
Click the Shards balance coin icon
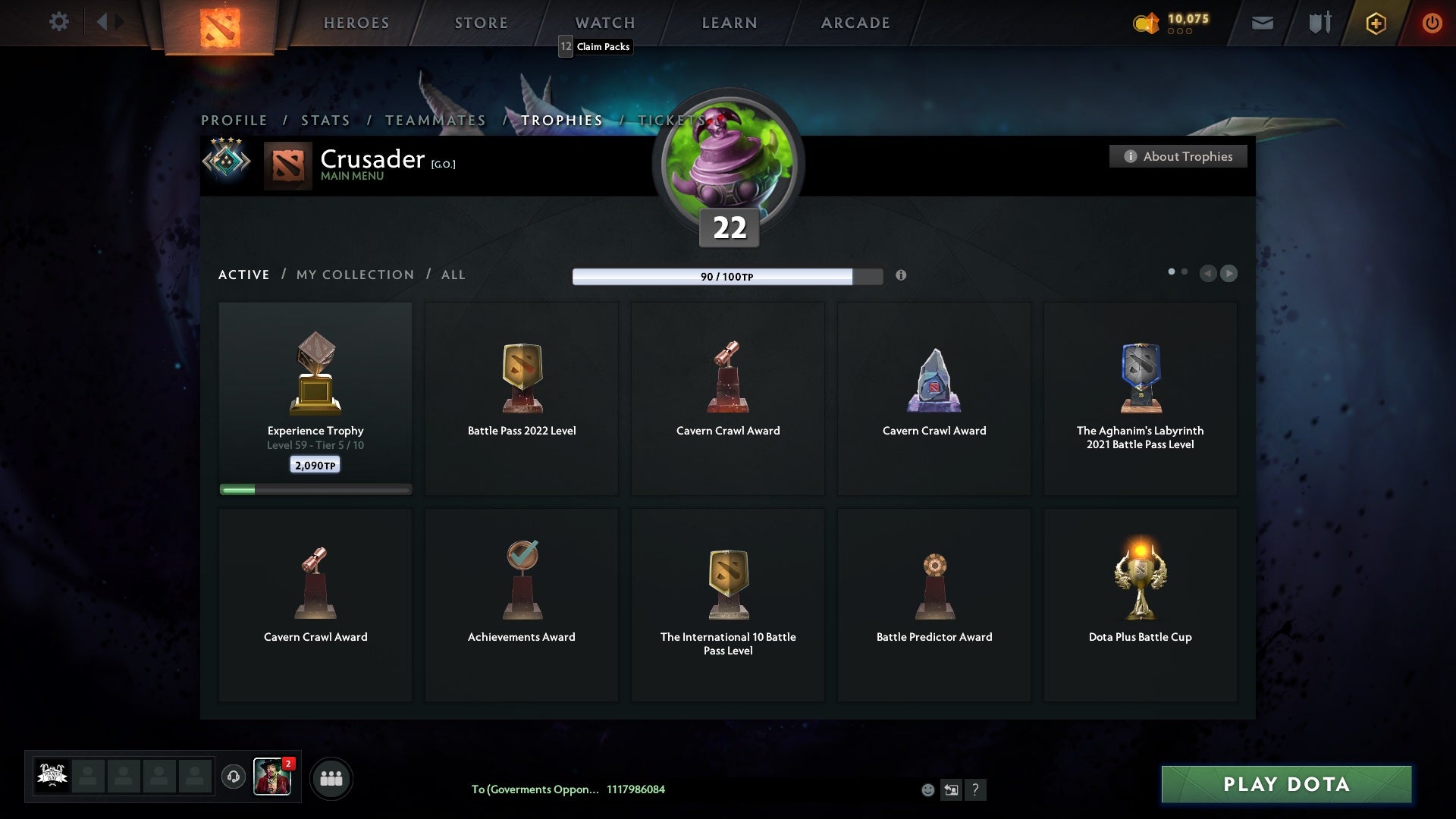pyautogui.click(x=1145, y=23)
